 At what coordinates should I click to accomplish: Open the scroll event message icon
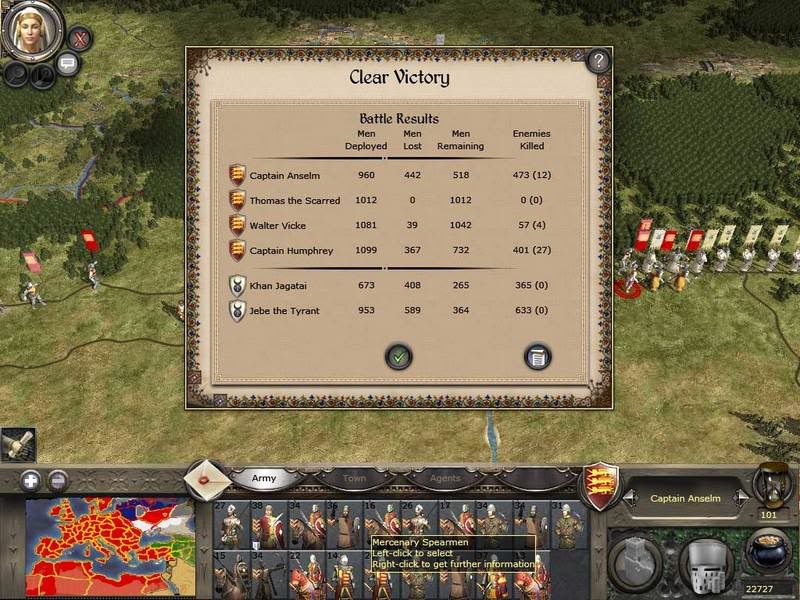pos(18,443)
